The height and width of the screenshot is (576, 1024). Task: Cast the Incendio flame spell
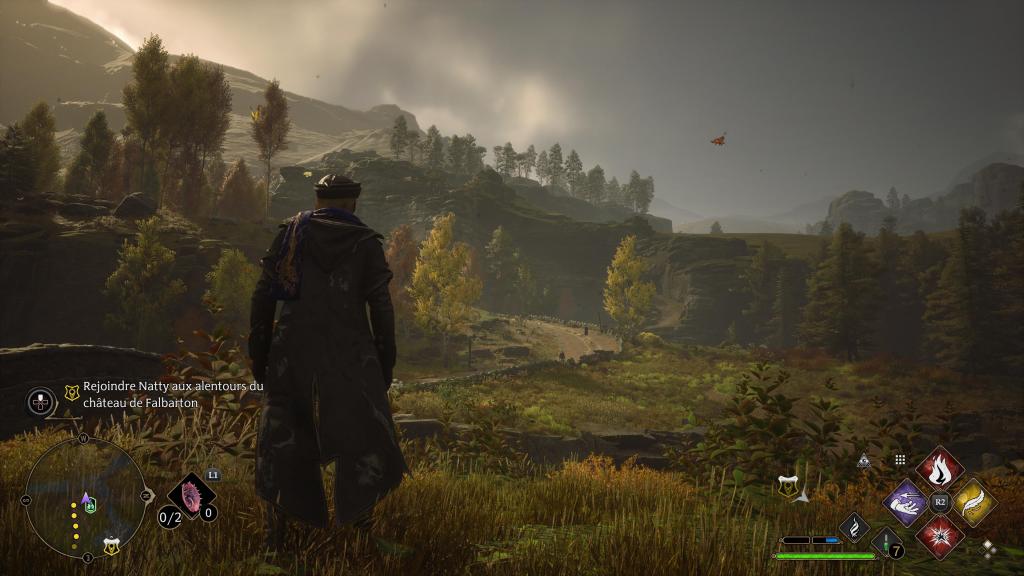940,468
